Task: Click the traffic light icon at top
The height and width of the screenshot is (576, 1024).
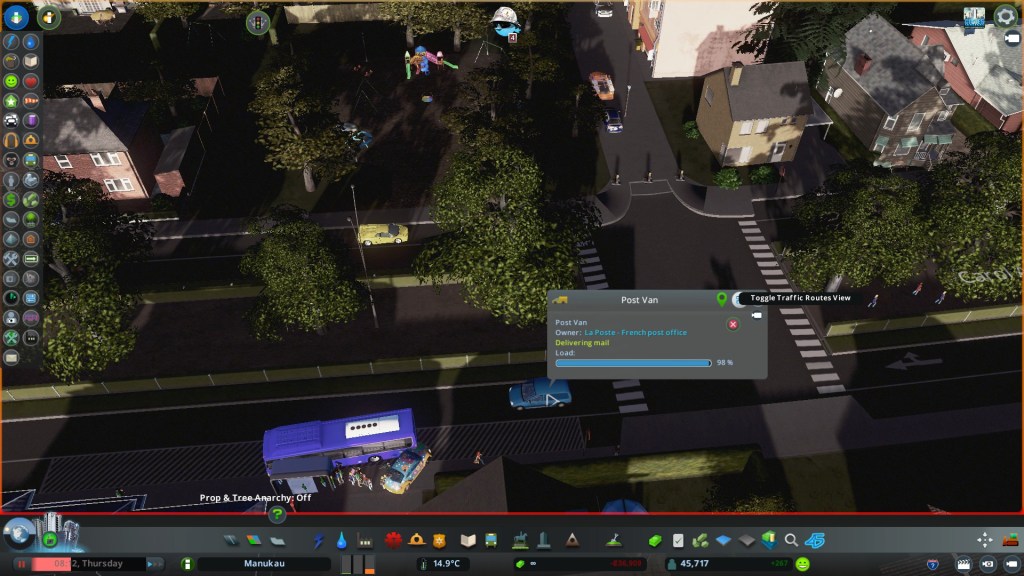Action: click(x=259, y=21)
